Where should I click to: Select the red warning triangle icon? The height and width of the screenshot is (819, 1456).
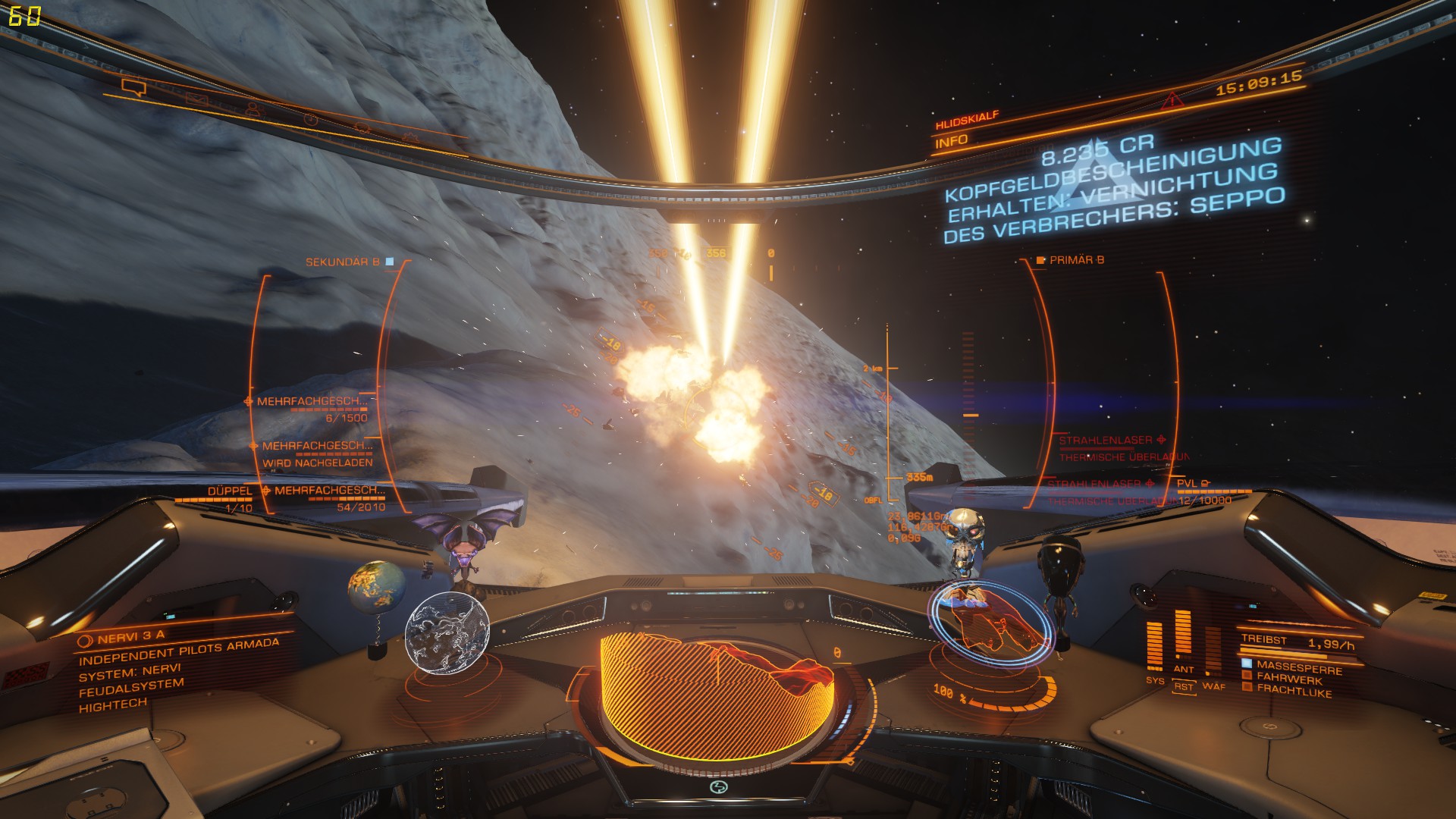point(1172,99)
